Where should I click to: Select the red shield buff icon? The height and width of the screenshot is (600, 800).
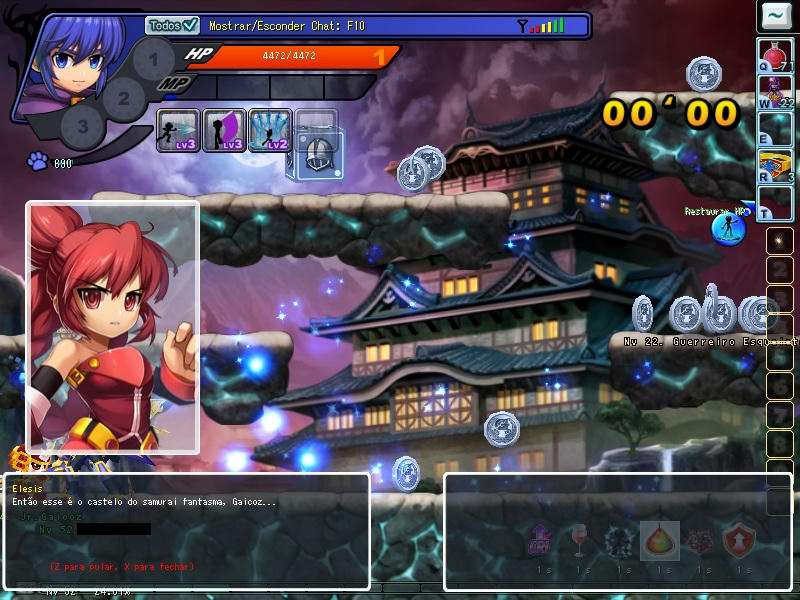(x=739, y=541)
